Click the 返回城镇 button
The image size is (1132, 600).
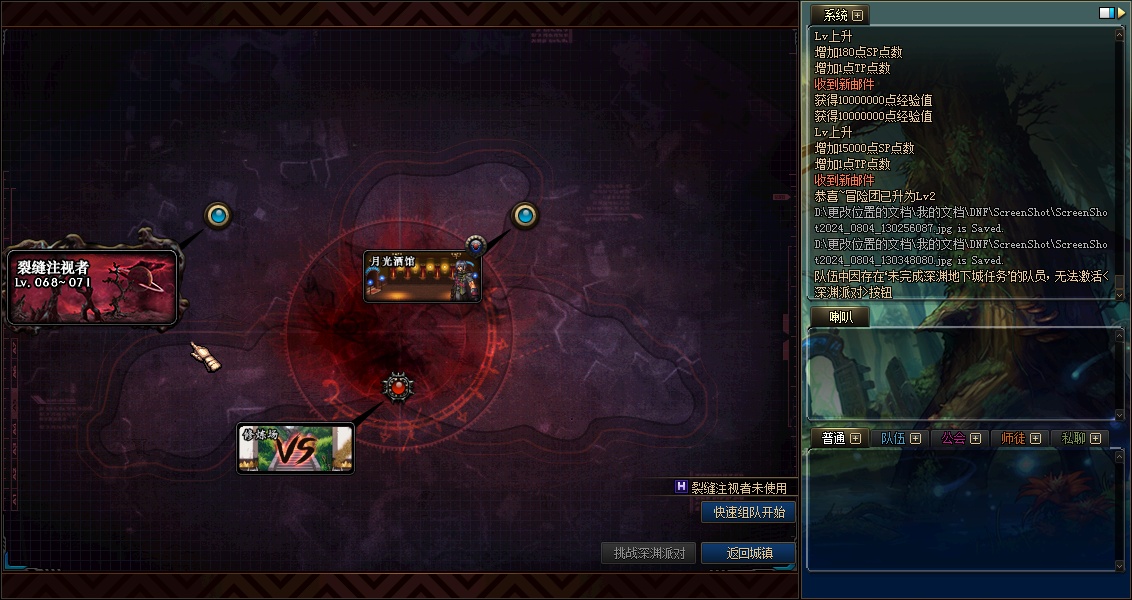pyautogui.click(x=748, y=553)
